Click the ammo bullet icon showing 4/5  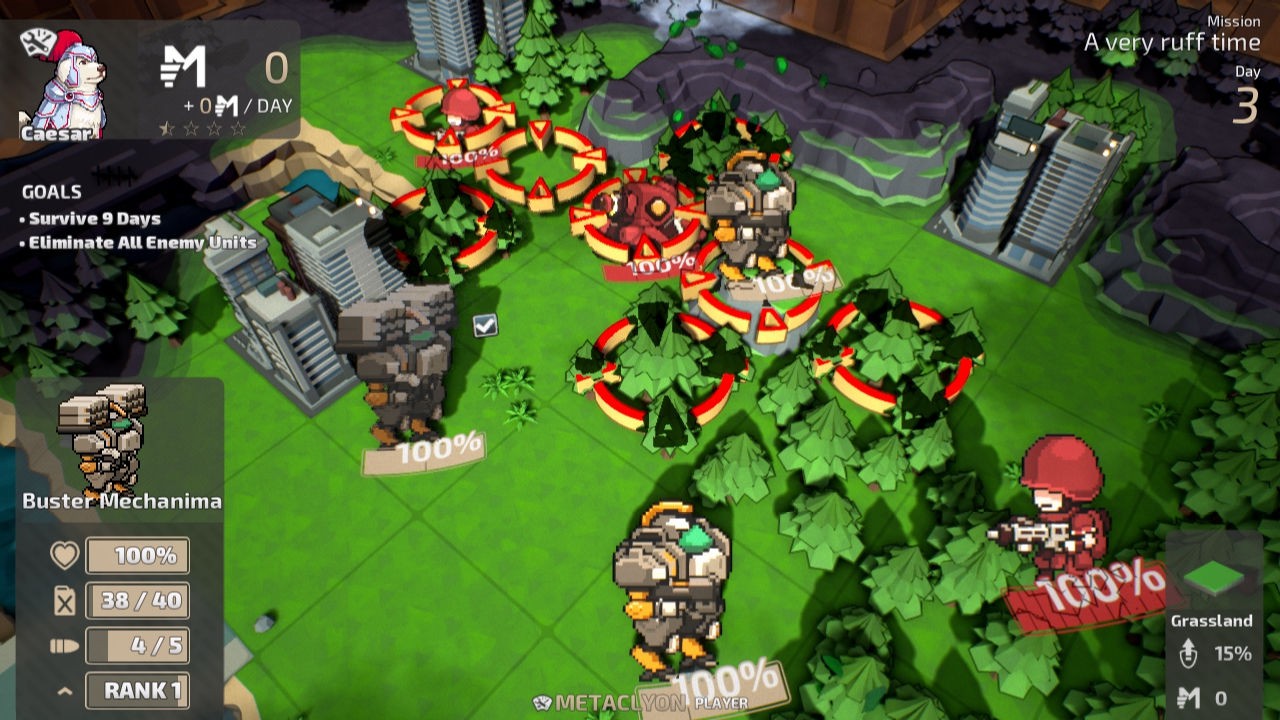62,645
